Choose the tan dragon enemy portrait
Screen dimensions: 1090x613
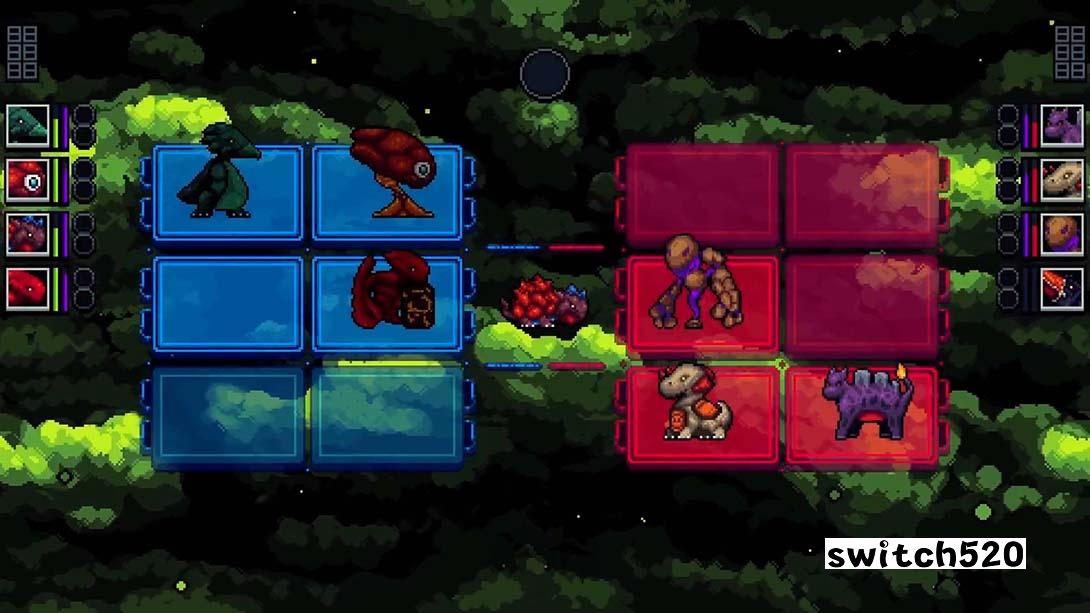(x=1062, y=181)
